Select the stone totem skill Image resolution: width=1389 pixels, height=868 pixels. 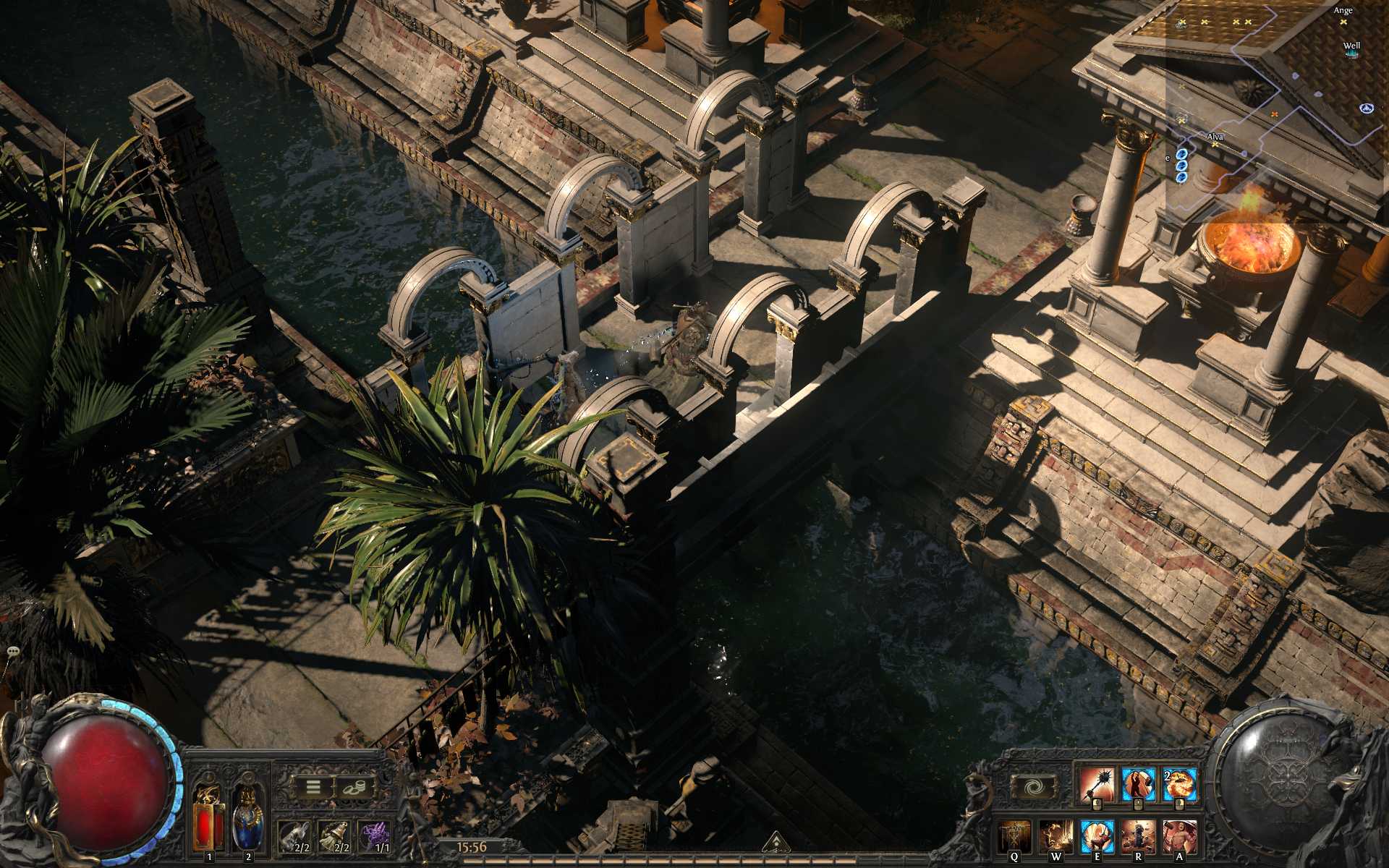coord(1138,836)
